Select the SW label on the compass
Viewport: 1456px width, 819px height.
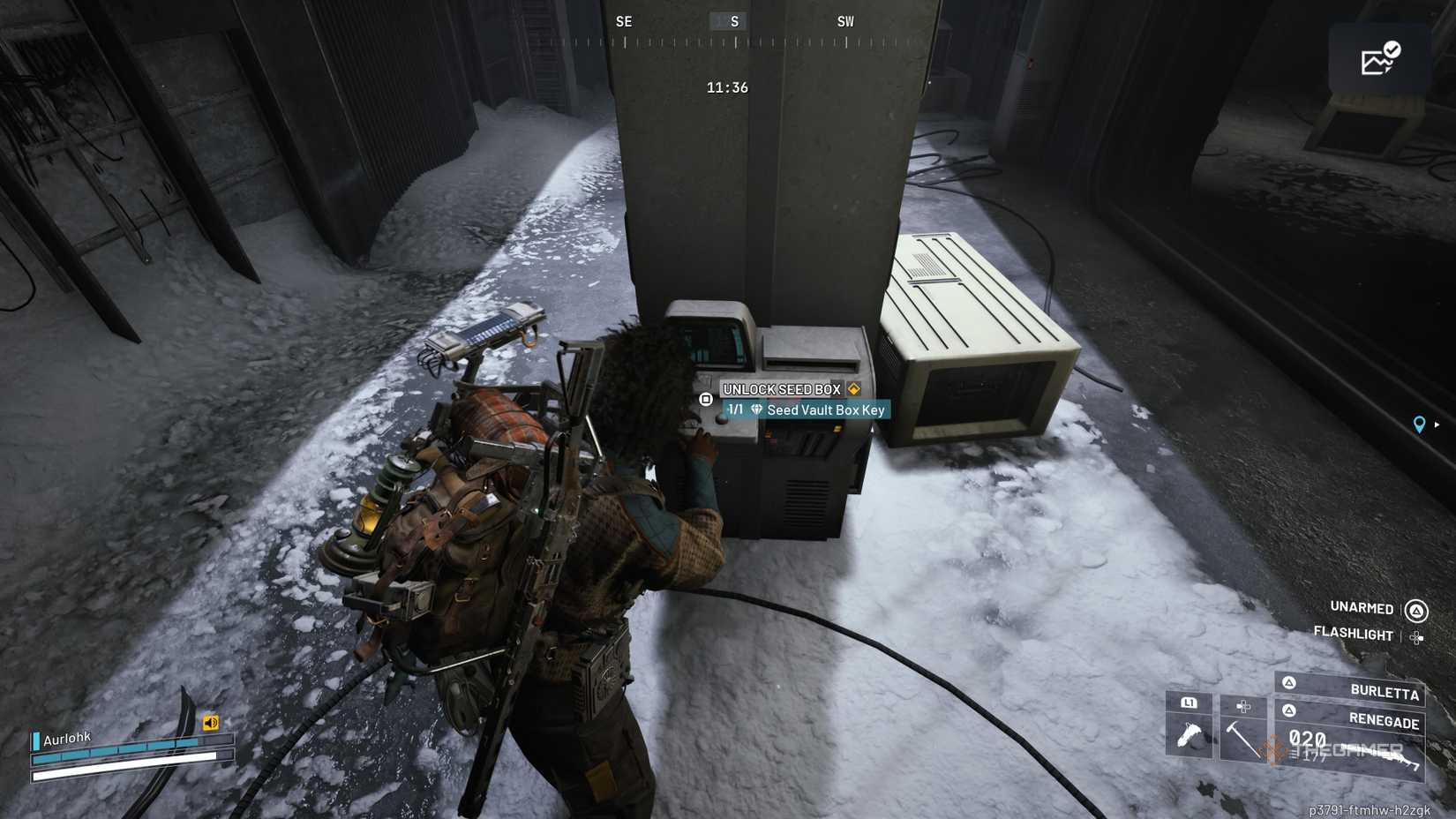(x=845, y=20)
